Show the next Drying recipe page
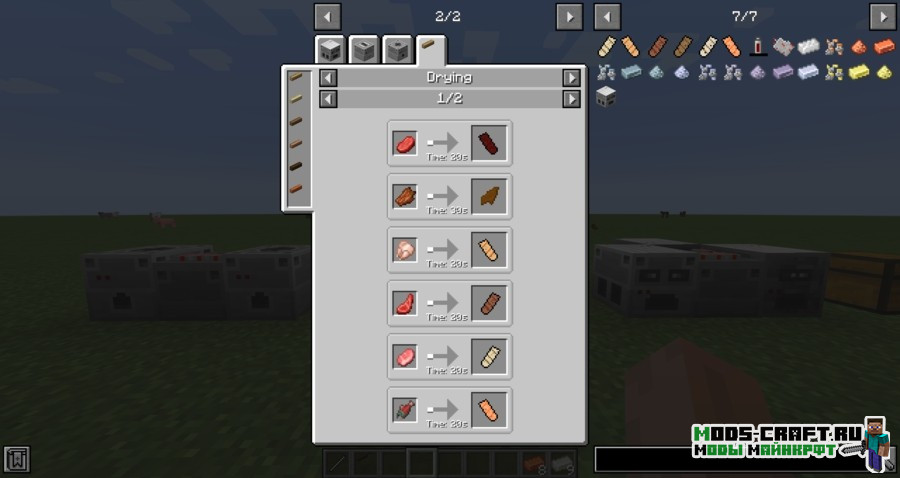This screenshot has width=900, height=478. (x=571, y=99)
